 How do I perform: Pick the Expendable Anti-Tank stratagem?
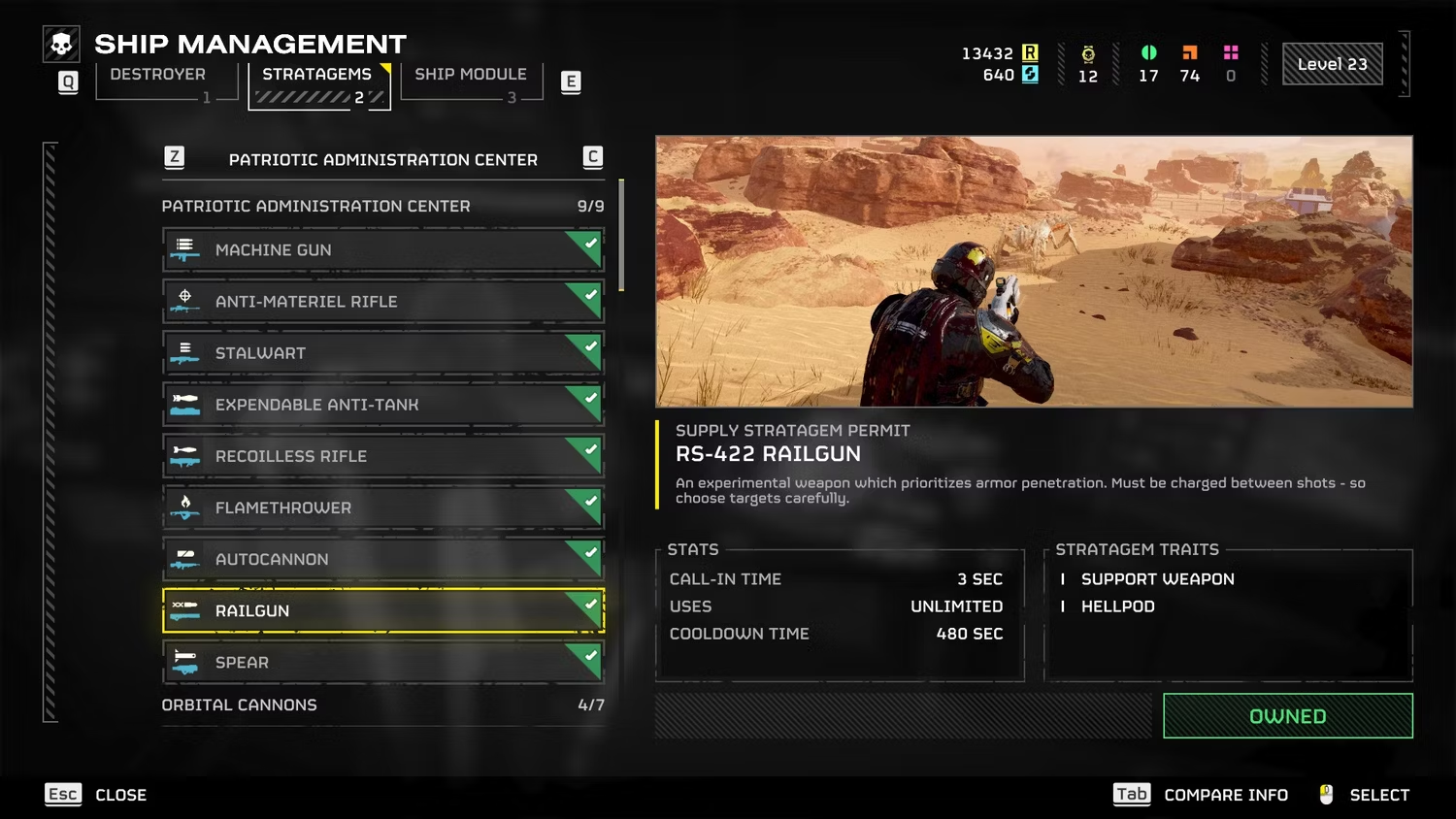pos(382,405)
